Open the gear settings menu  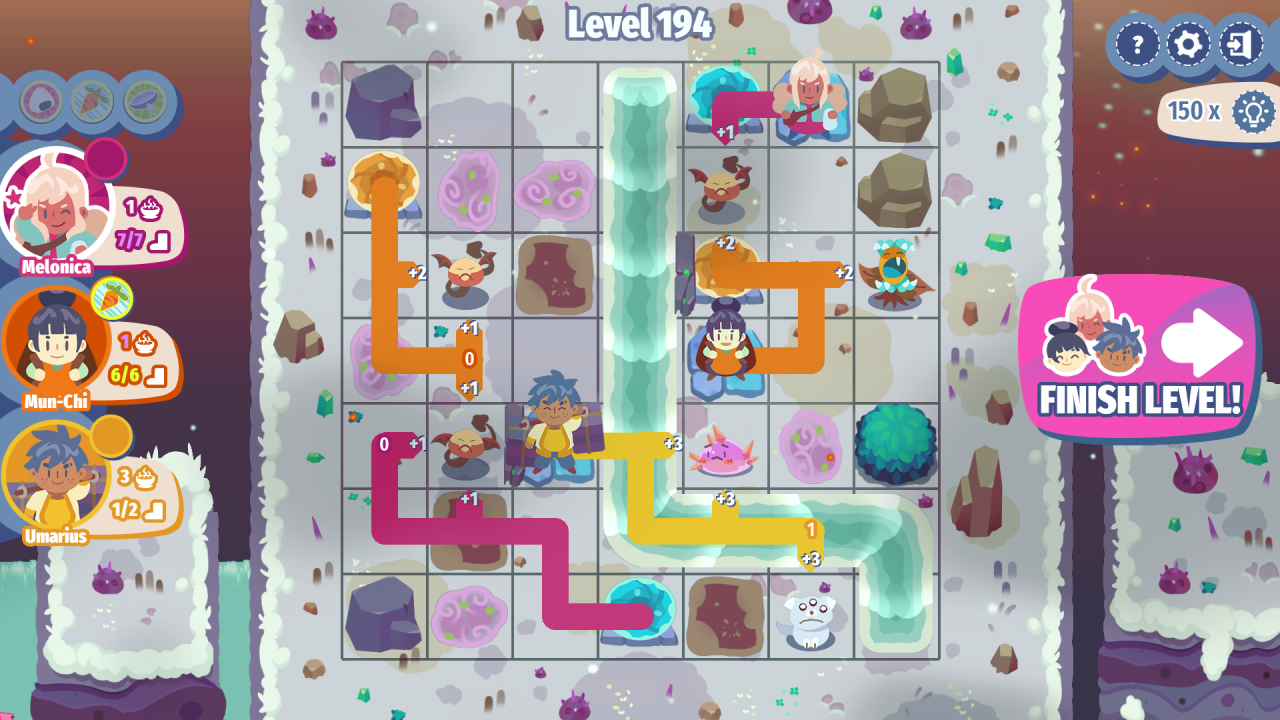[1189, 45]
